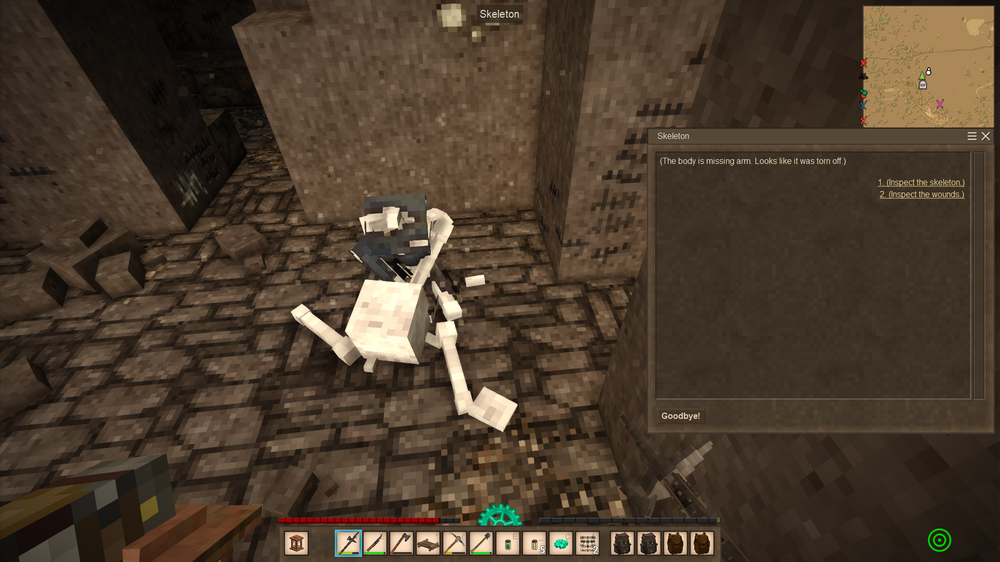Select the lantern in the offhand slot
Screen dimensions: 1000x562
tap(296, 543)
